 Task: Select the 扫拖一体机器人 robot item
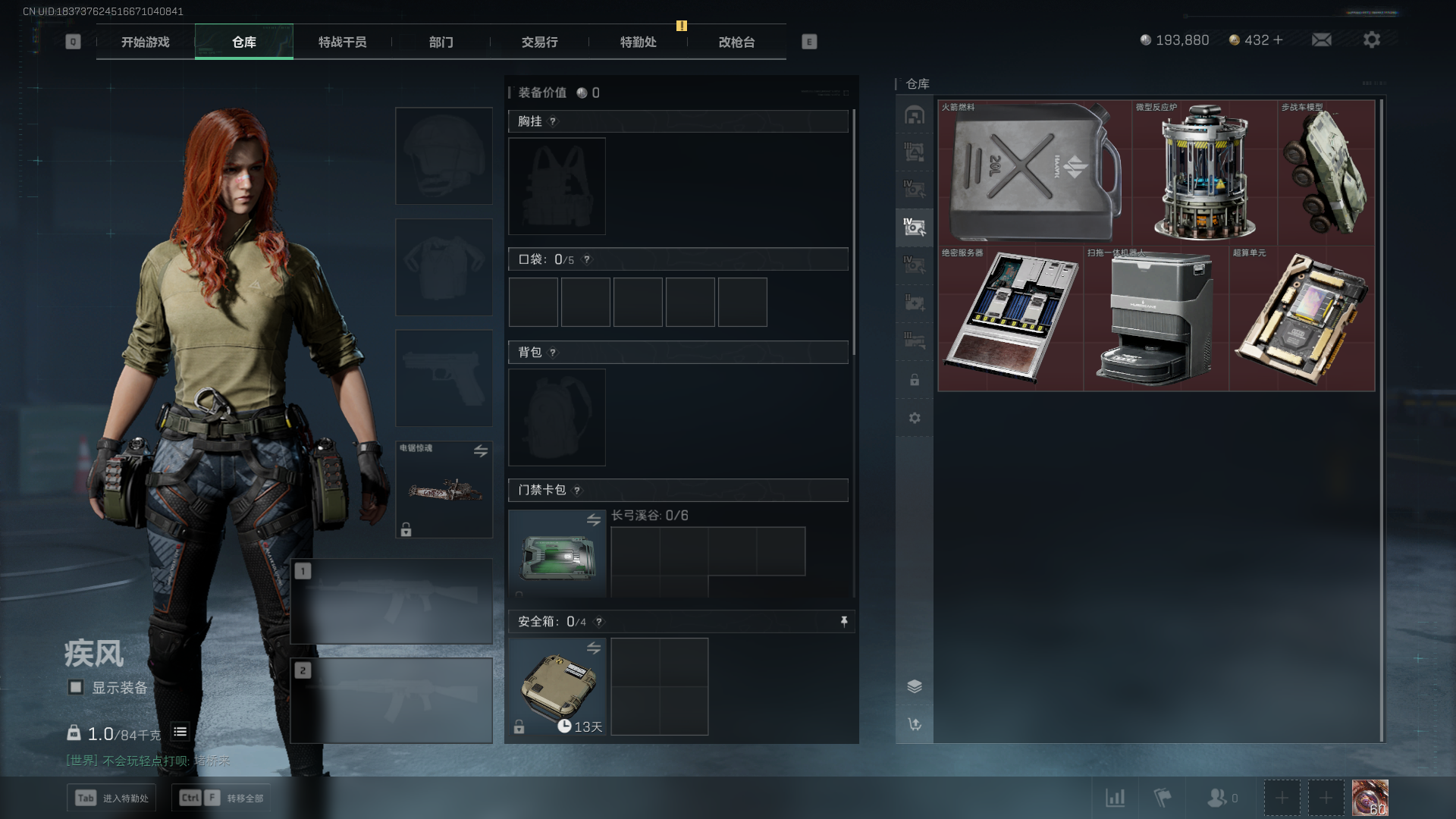[x=1156, y=318]
